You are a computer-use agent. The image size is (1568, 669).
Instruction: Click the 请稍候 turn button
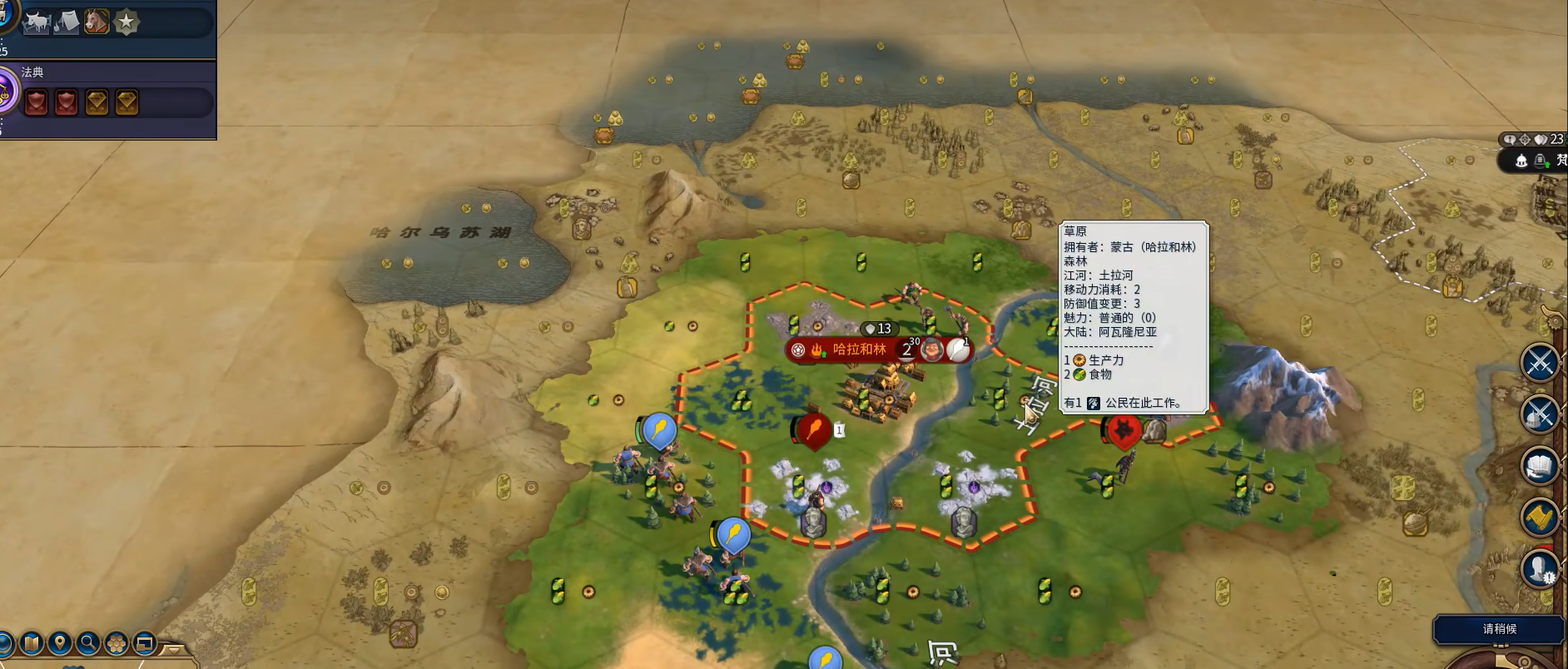1499,629
